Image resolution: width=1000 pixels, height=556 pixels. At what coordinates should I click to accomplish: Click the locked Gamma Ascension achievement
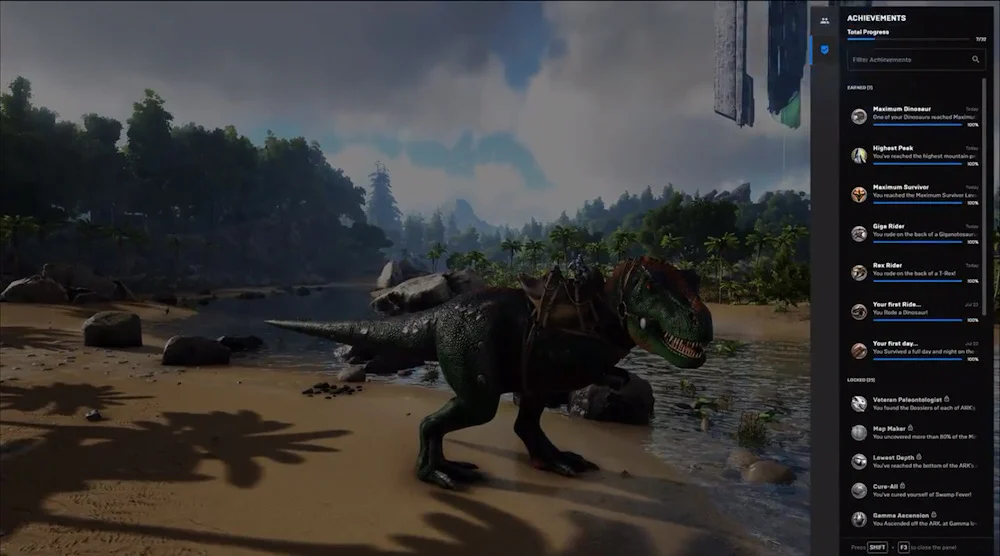[915, 519]
